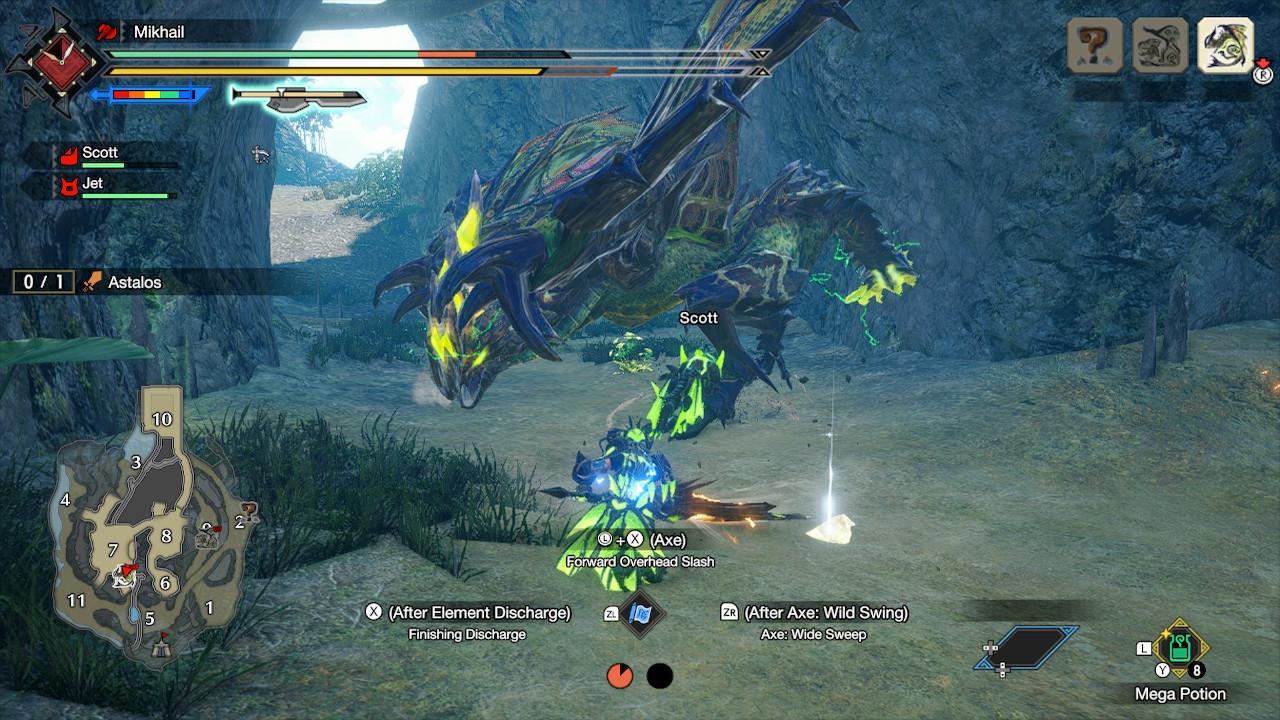The width and height of the screenshot is (1280, 720).
Task: Choose the highlighted Astalos monster icon
Action: pos(1225,46)
